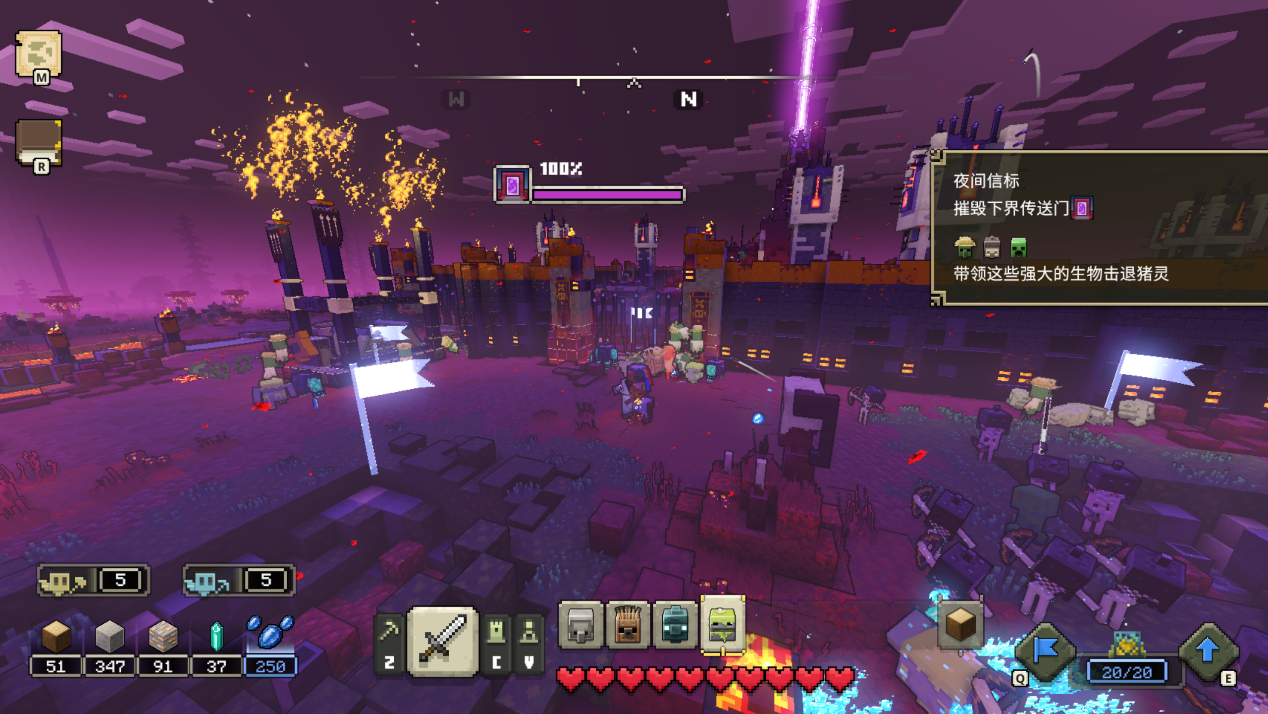Viewport: 1268px width, 714px height.
Task: Select the stone golem spawn slot
Action: pos(580,626)
